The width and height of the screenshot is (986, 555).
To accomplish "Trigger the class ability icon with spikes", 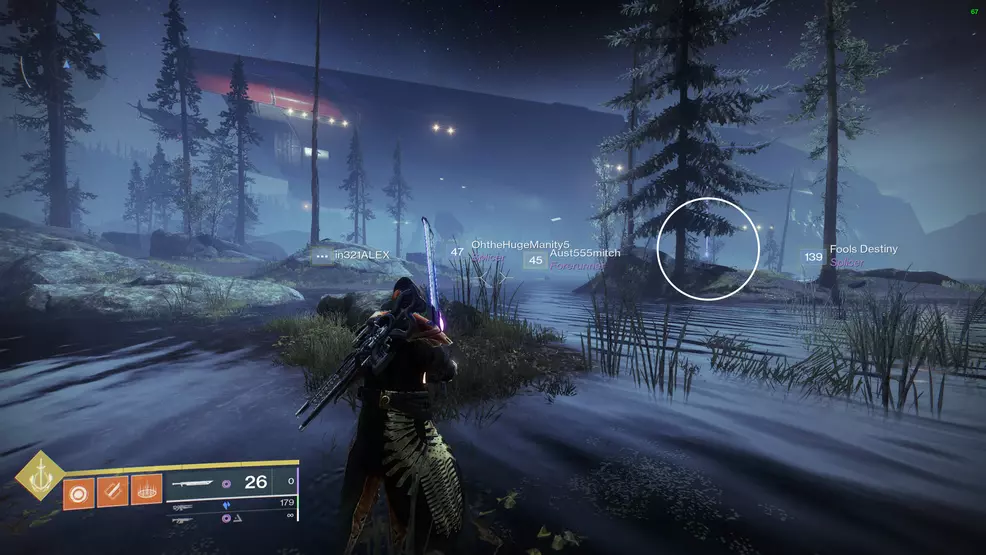I will 146,491.
